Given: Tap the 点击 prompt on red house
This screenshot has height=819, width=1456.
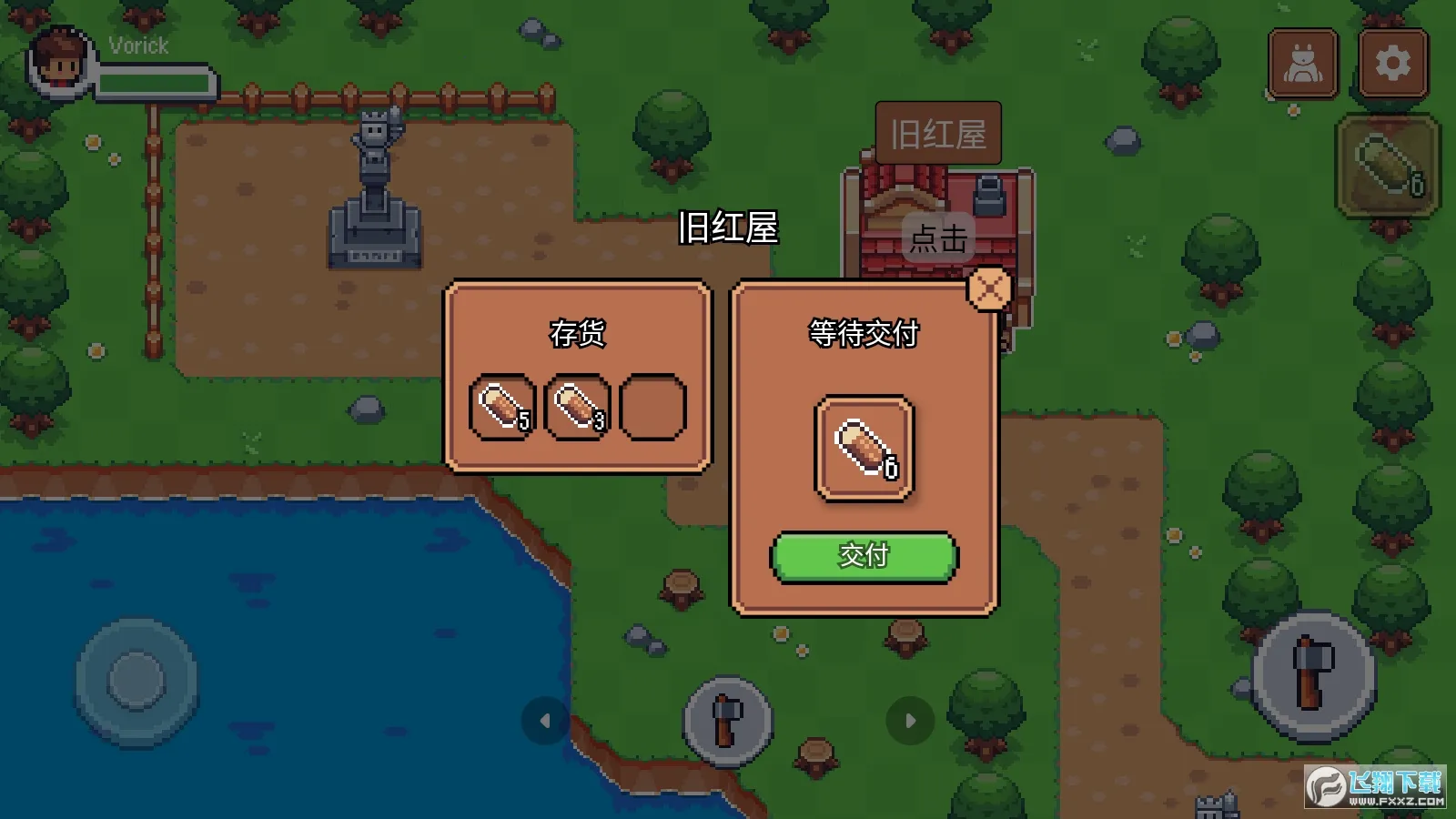Looking at the screenshot, I should pyautogui.click(x=938, y=238).
